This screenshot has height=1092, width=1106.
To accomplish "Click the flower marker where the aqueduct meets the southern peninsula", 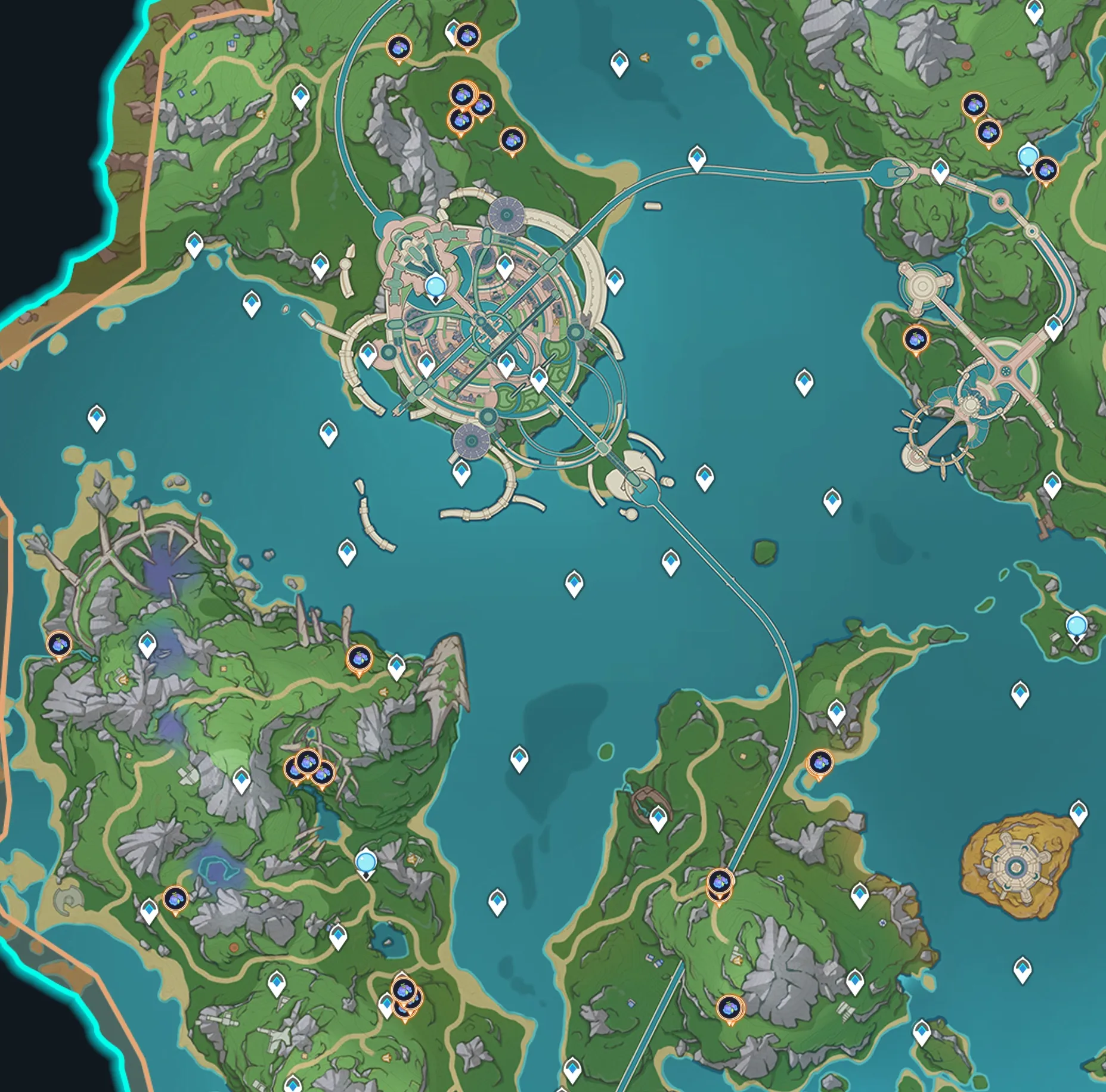I will point(720,881).
